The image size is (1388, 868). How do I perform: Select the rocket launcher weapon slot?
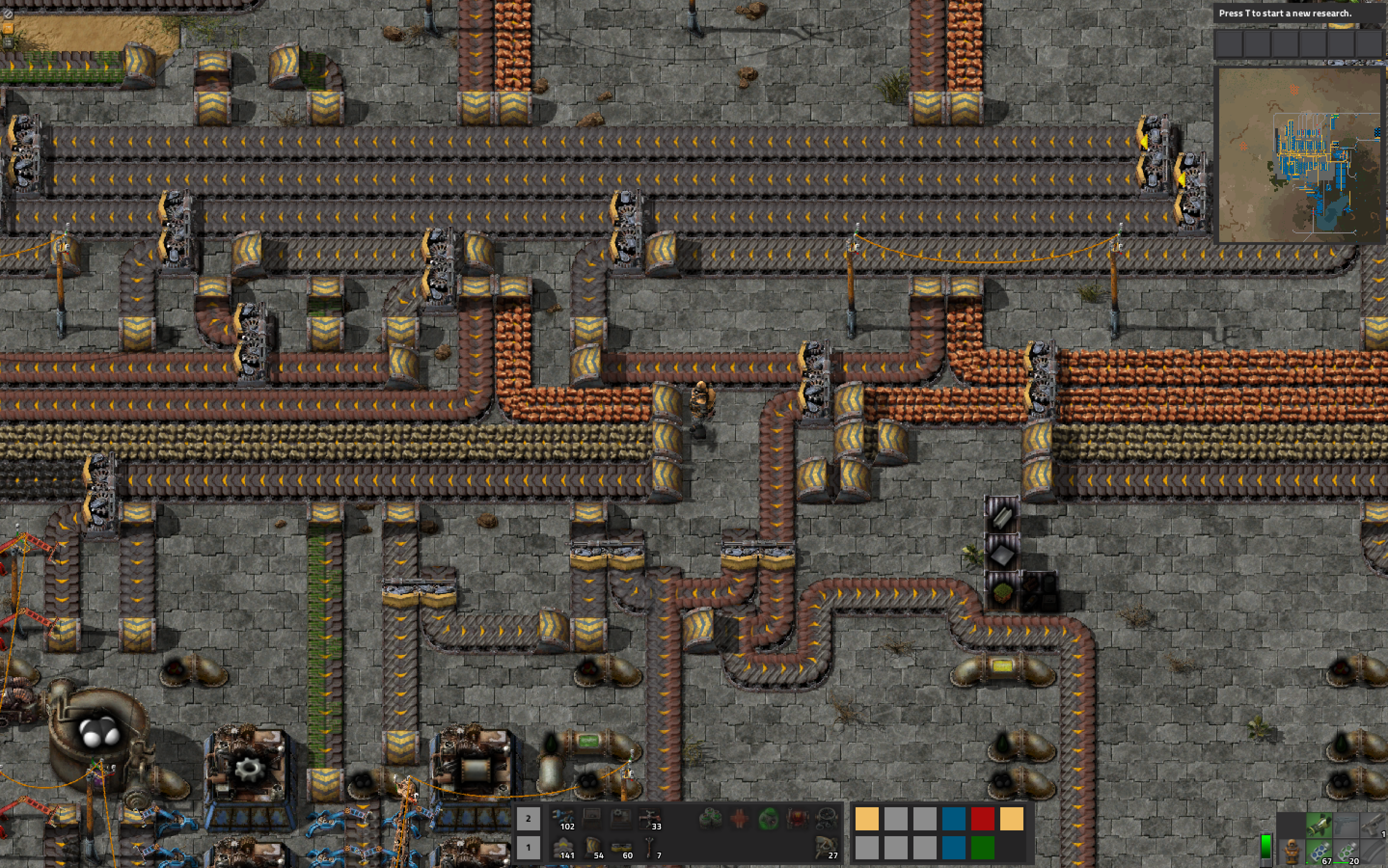click(1319, 825)
